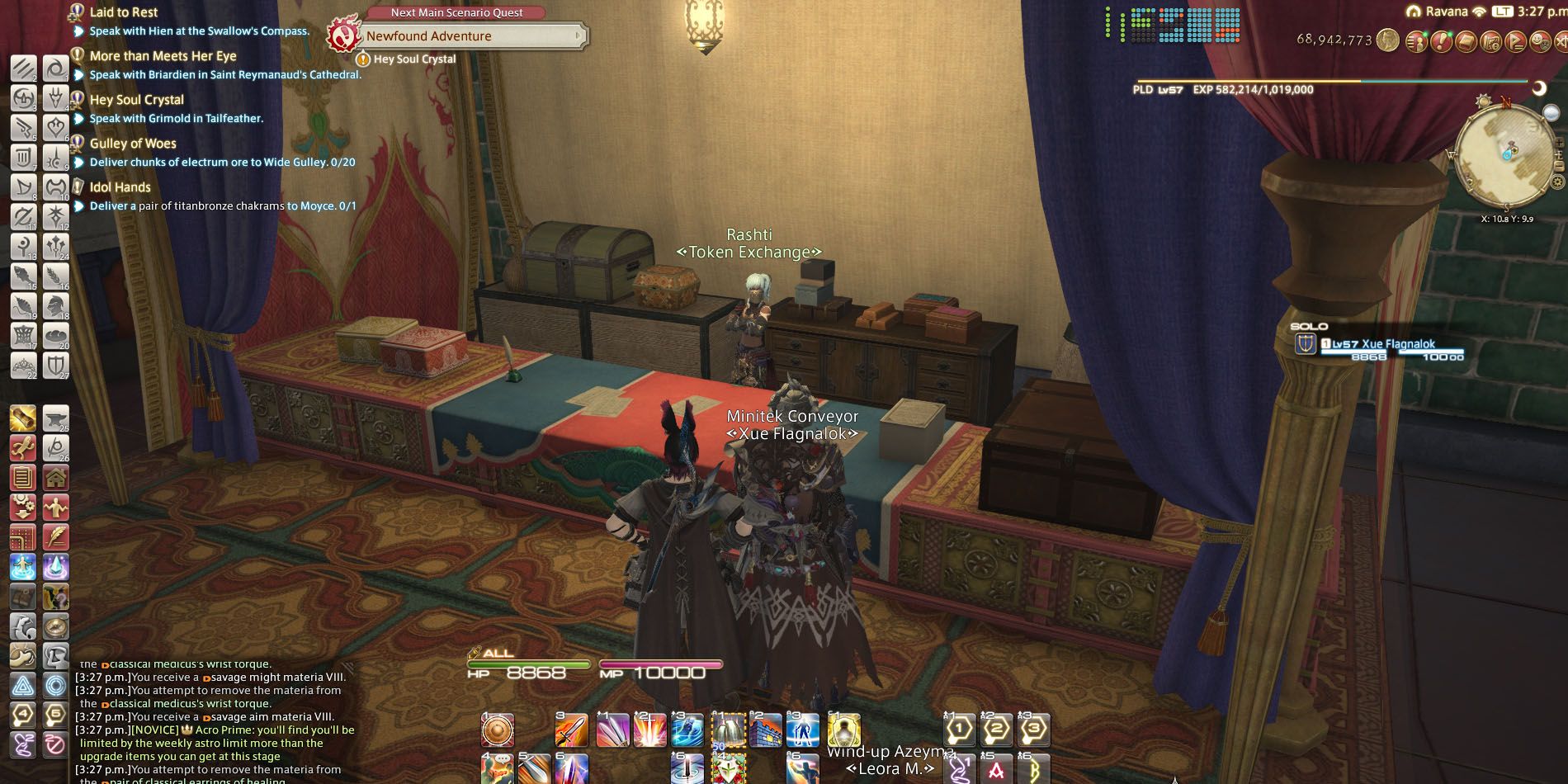Open the character menu icon near the gil counter

[x=1417, y=43]
